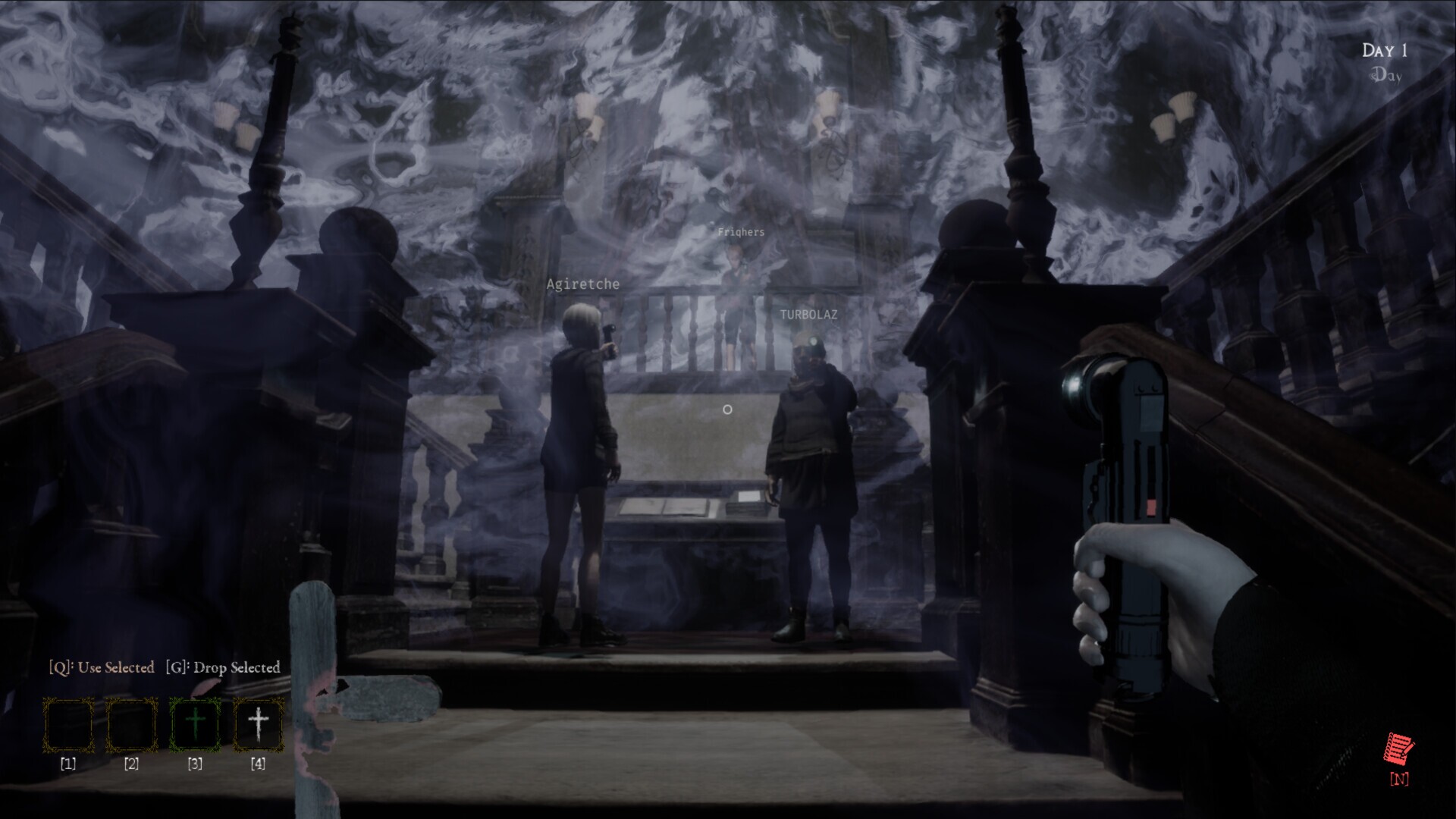Click the Friqhers nametag on the balcony

742,233
